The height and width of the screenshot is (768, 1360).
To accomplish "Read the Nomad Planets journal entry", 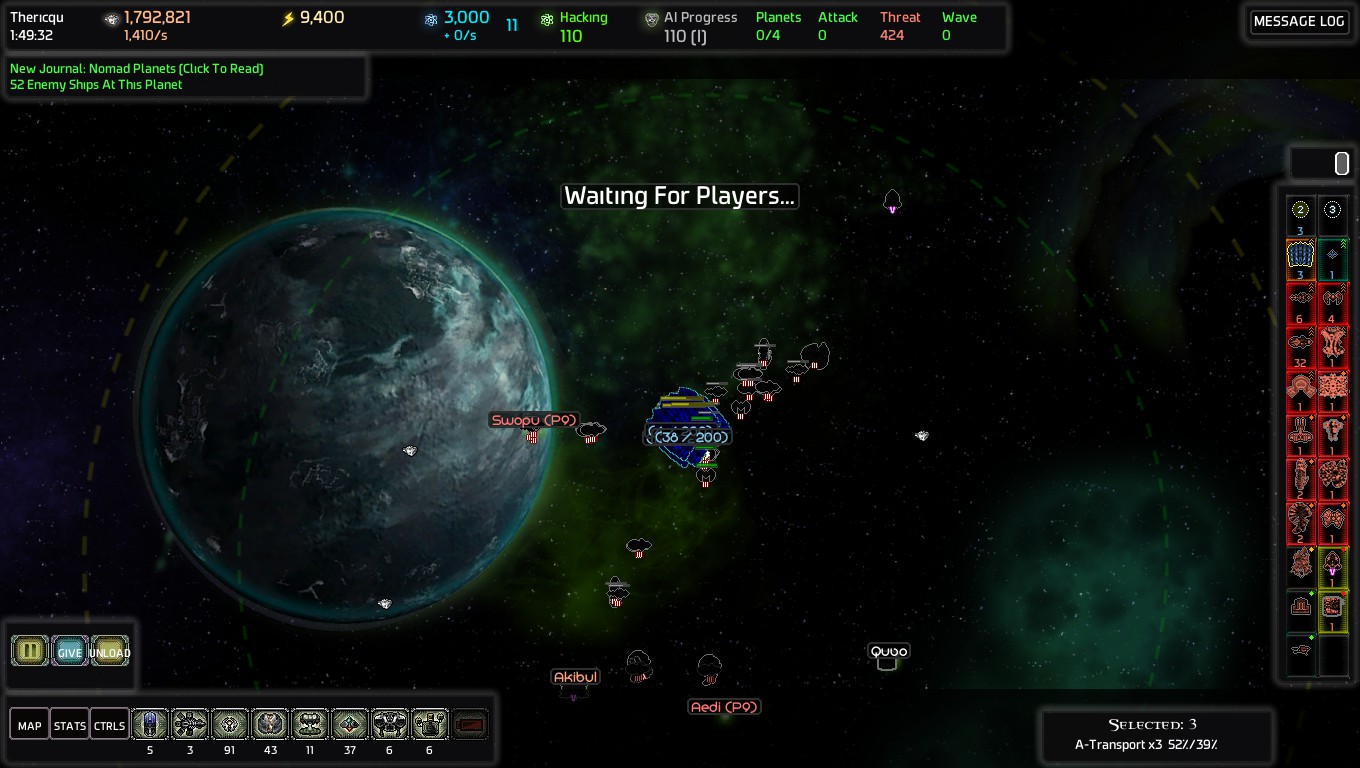I will click(137, 69).
